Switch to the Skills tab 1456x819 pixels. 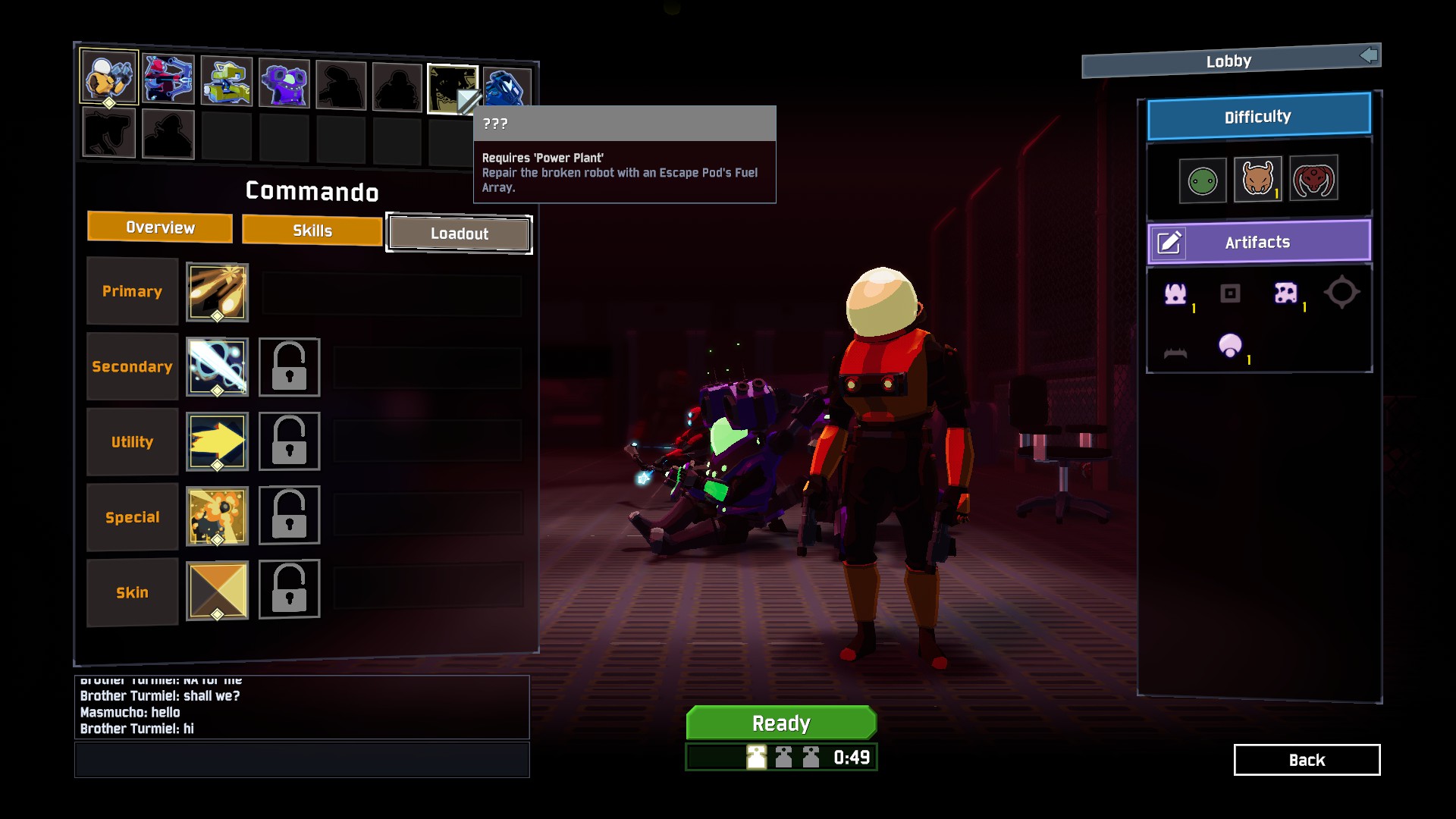tap(312, 230)
